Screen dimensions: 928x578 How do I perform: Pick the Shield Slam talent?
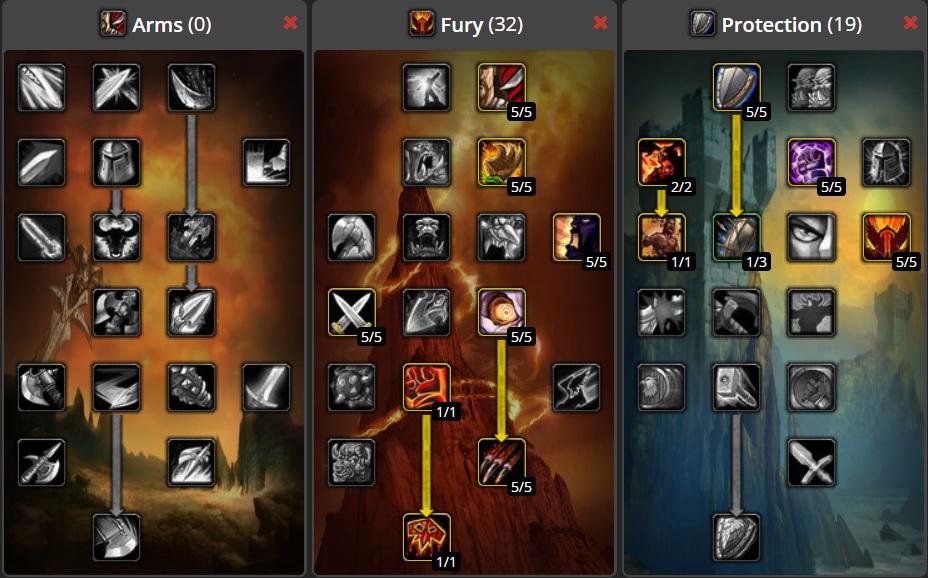point(737,537)
